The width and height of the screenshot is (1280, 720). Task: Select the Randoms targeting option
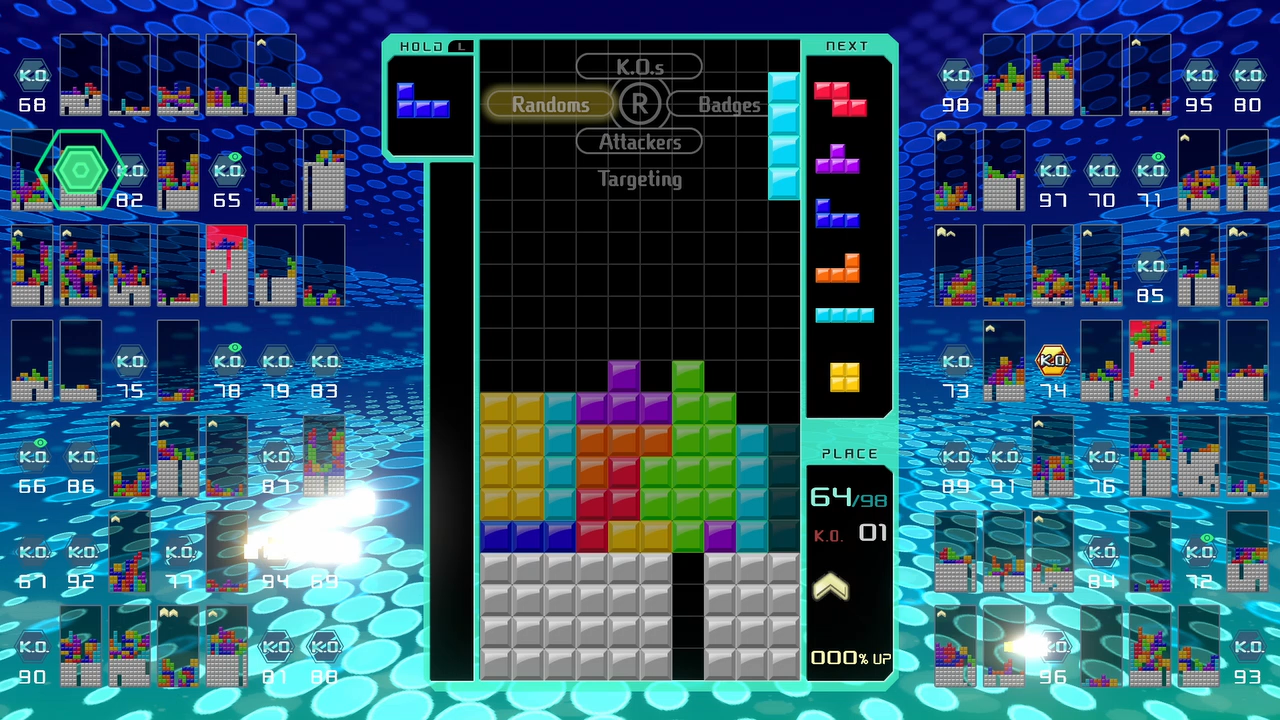pyautogui.click(x=550, y=104)
